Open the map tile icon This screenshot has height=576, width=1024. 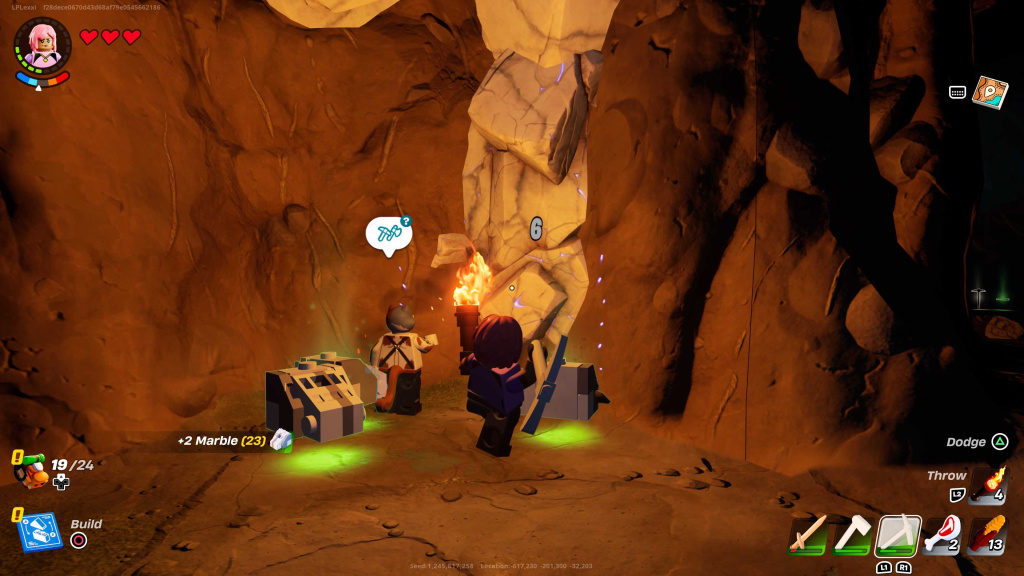989,92
